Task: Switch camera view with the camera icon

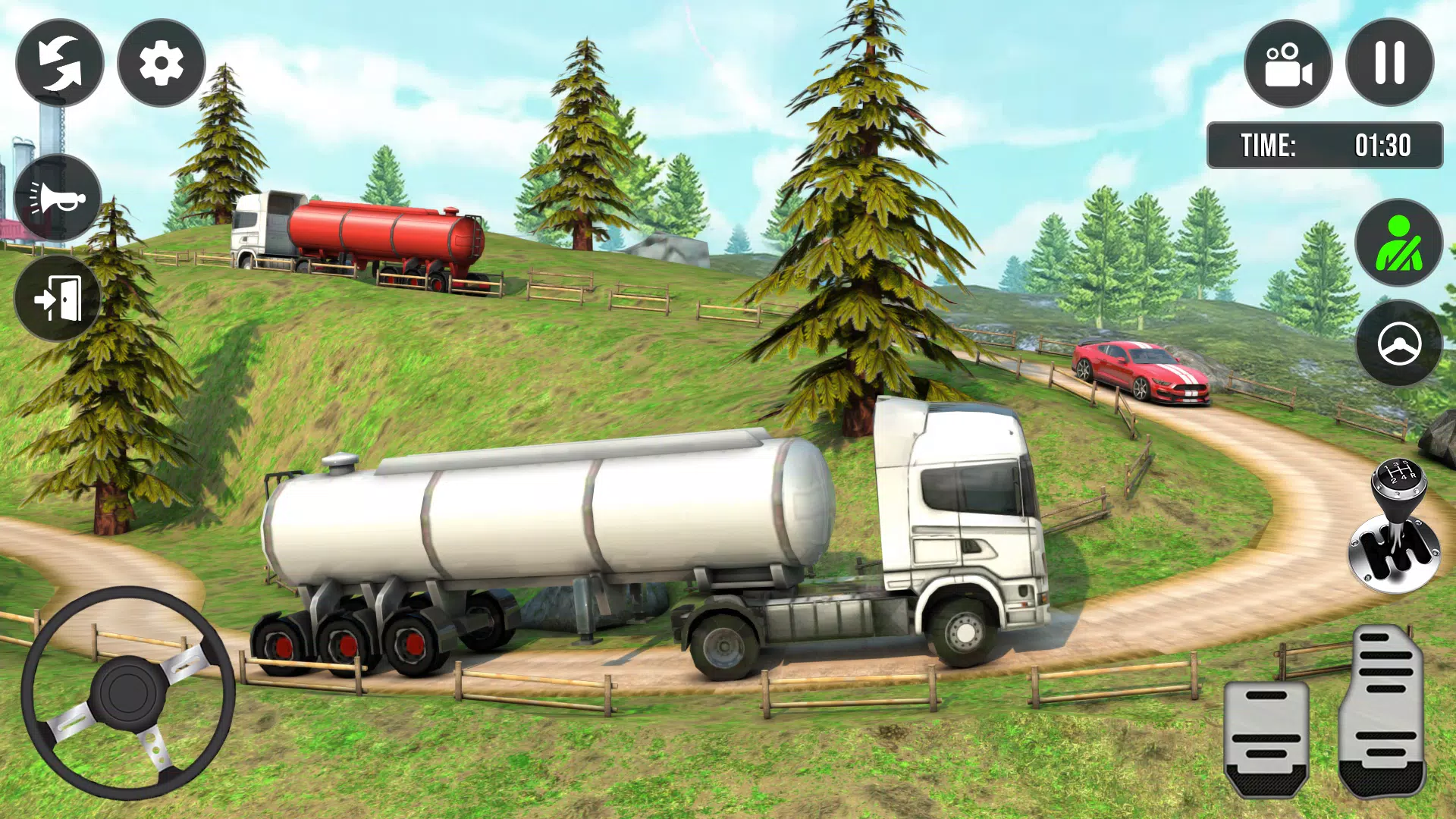Action: [1289, 67]
